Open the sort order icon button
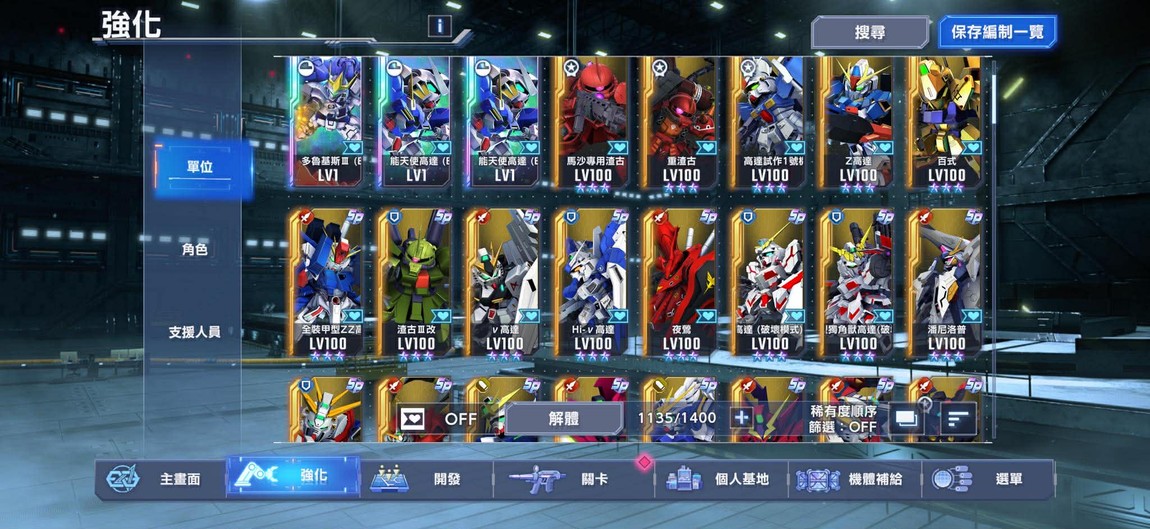This screenshot has height=529, width=1150. [x=958, y=419]
